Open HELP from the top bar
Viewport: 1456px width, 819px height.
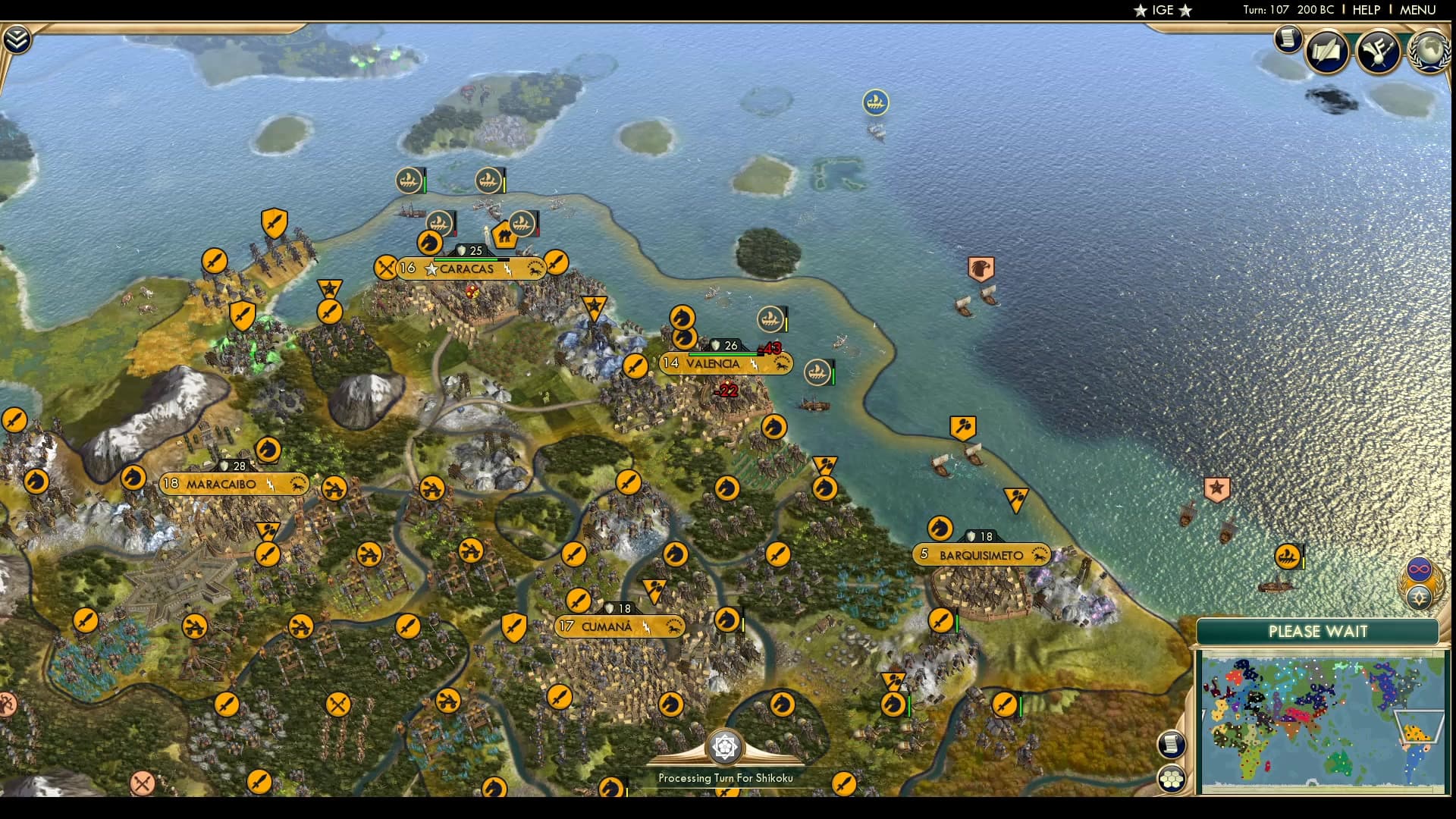(x=1365, y=11)
